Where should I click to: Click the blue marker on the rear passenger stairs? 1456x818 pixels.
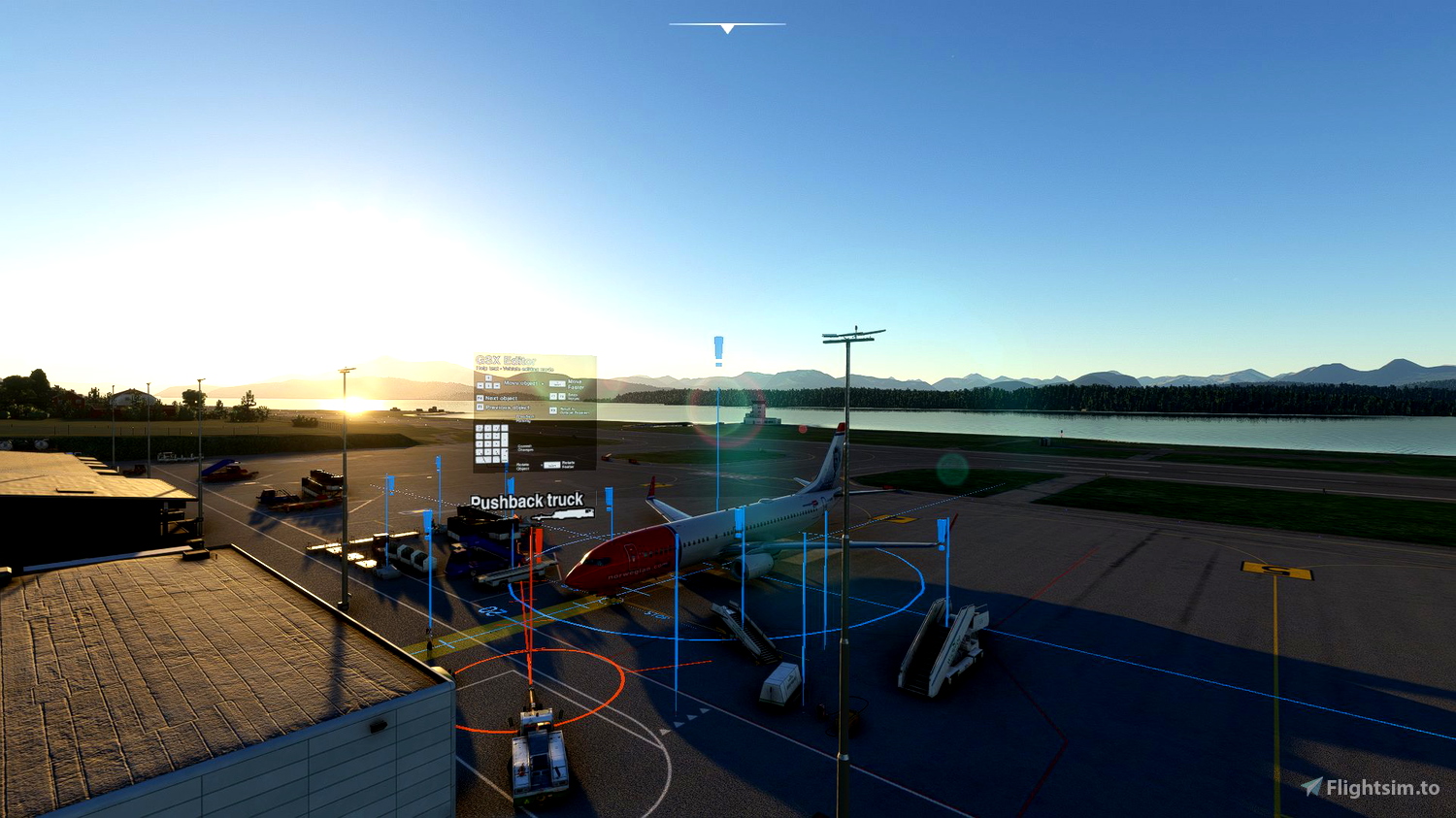pyautogui.click(x=941, y=529)
